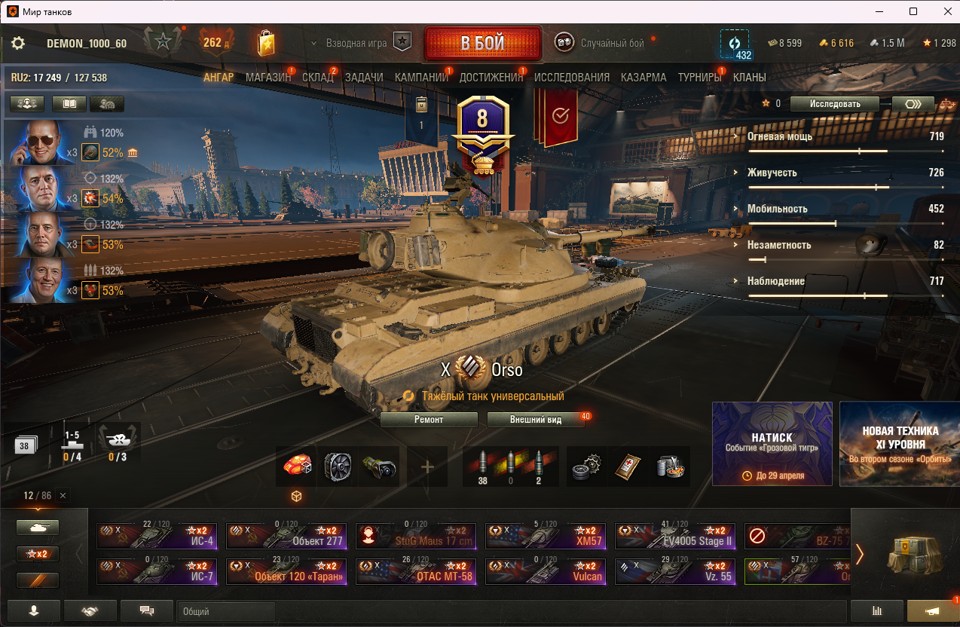This screenshot has width=960, height=627.
Task: Start battle with the В БОЙ button
Action: point(482,44)
